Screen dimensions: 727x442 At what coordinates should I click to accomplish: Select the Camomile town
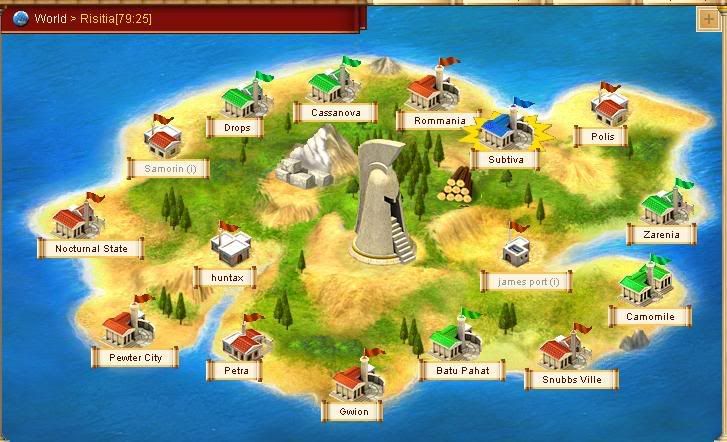pos(649,316)
